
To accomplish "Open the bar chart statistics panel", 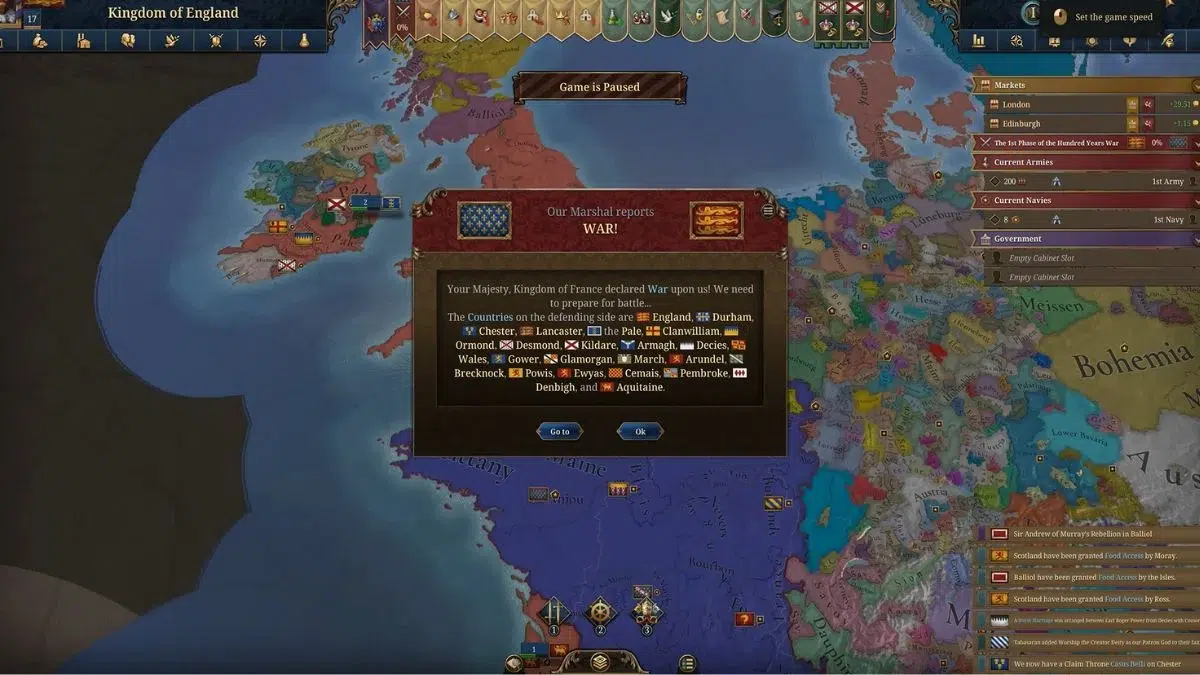I will pyautogui.click(x=978, y=41).
